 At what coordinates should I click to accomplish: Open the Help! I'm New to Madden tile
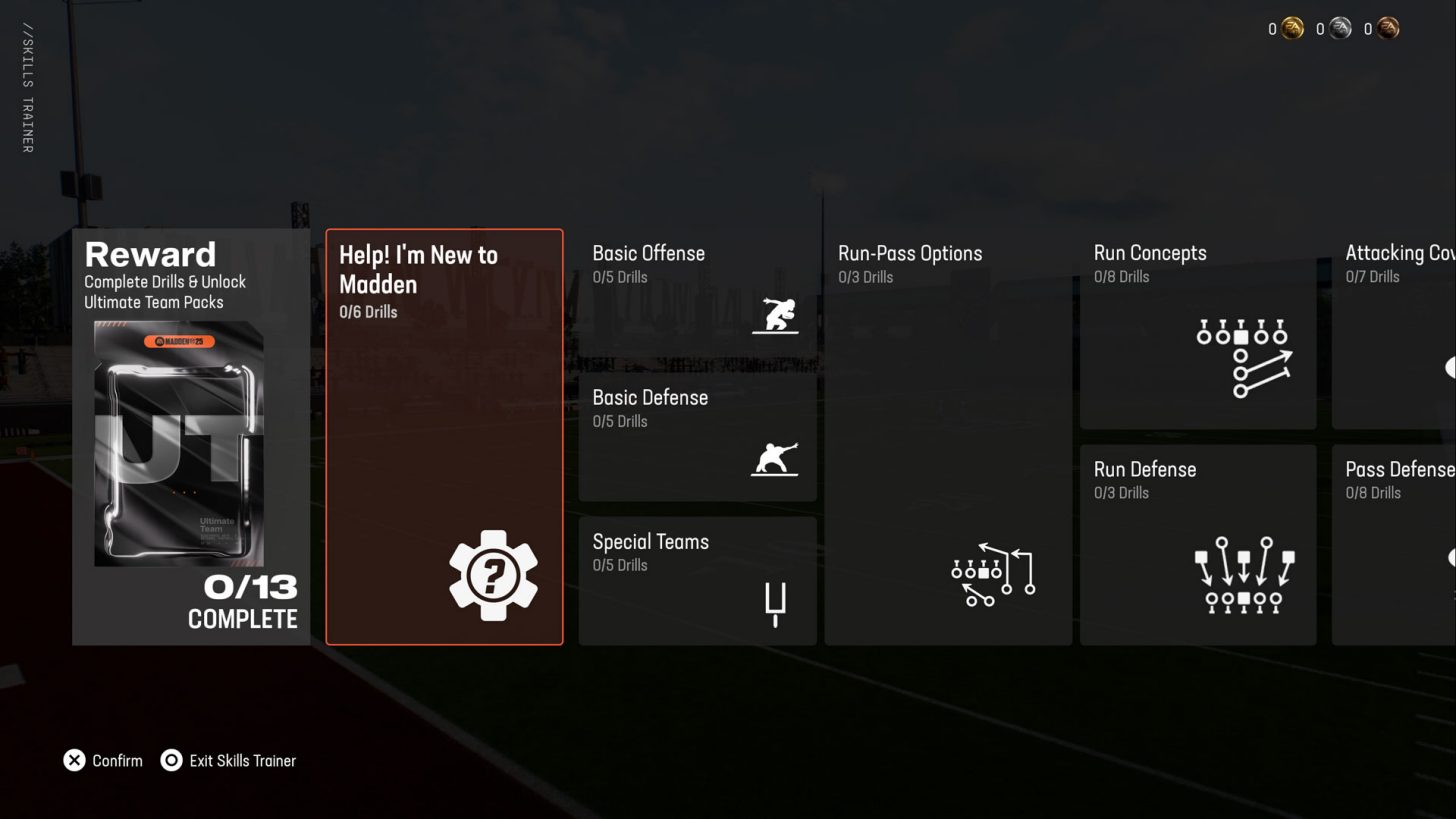444,435
